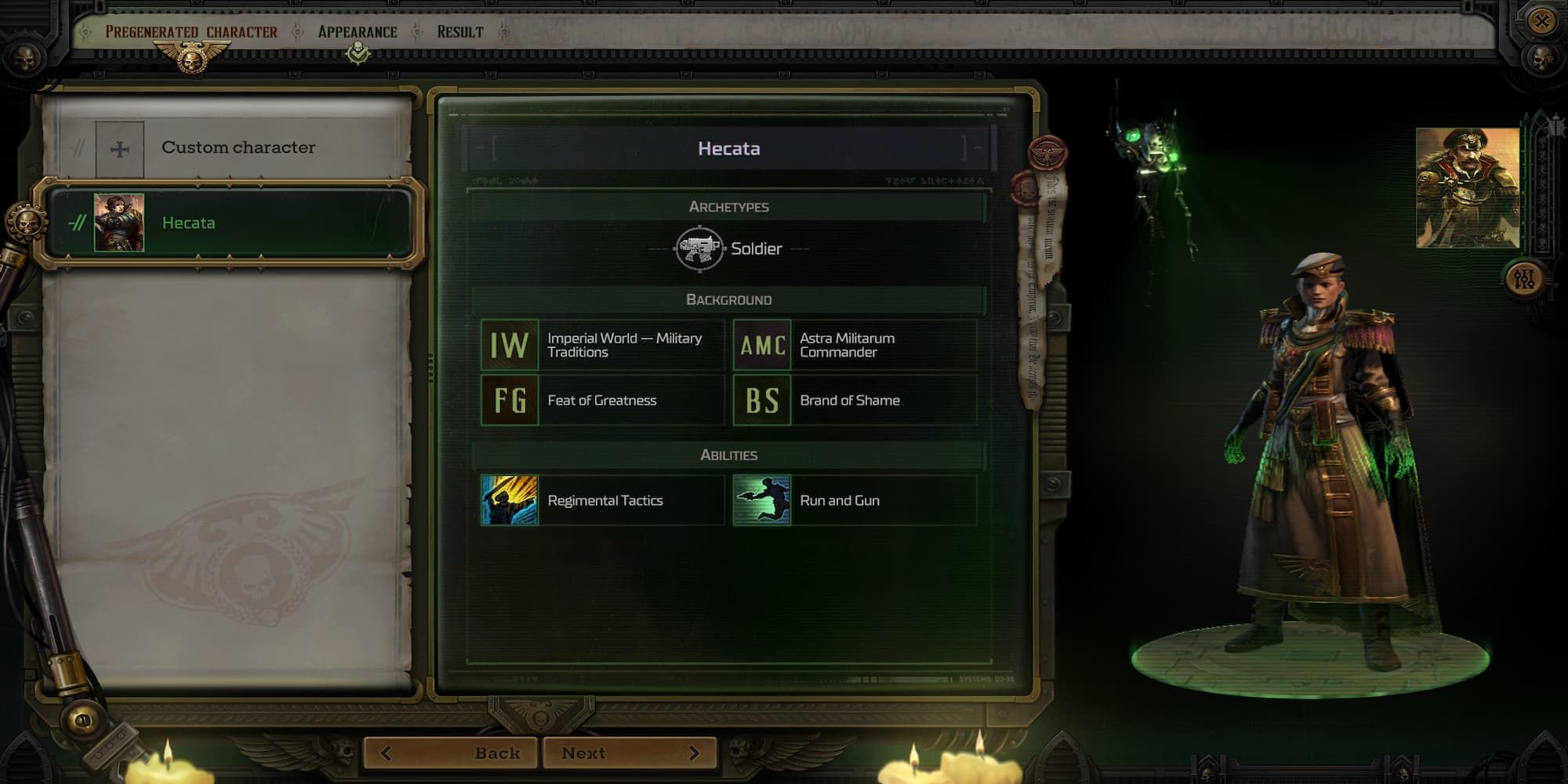Switch to the Appearance tab
The image size is (1568, 784).
click(356, 31)
